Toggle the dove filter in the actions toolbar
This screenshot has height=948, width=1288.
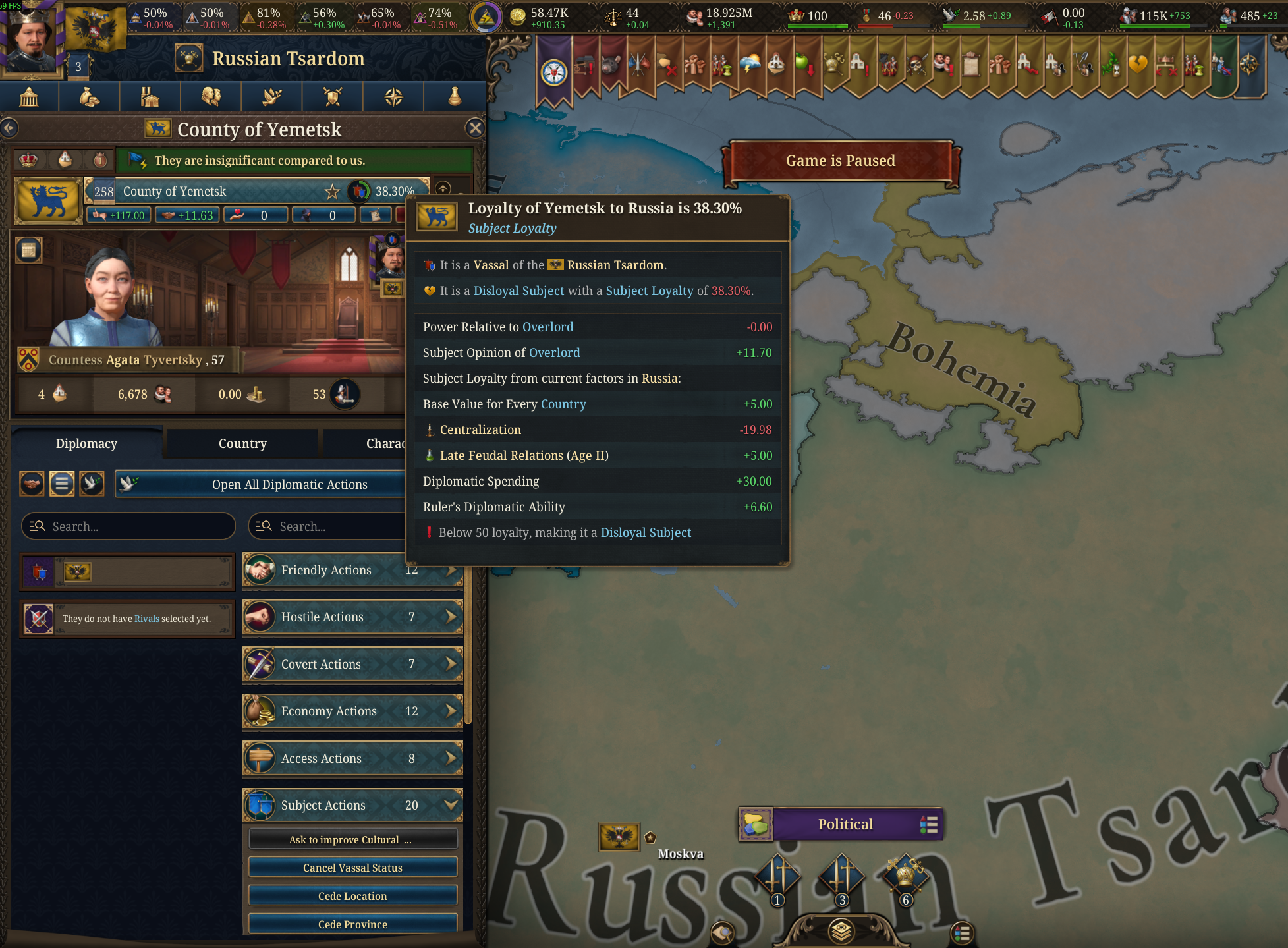pos(92,484)
